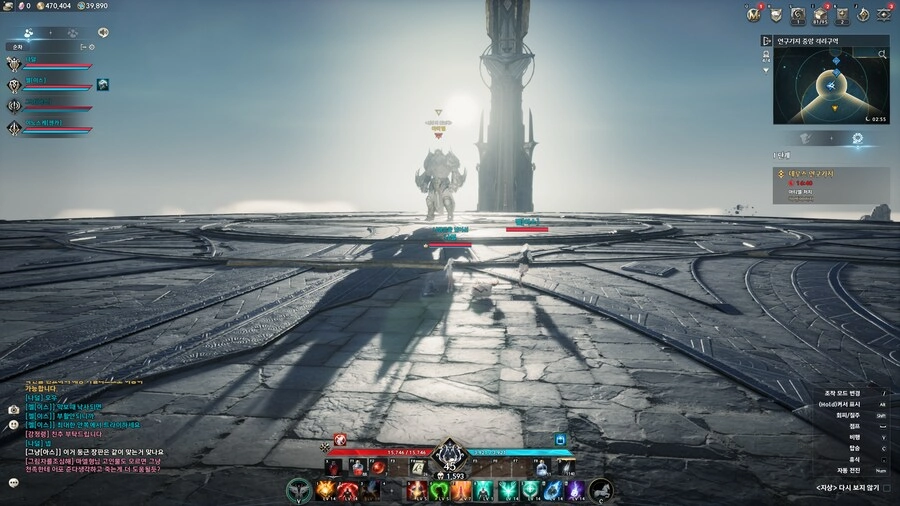Screen dimensions: 900x506
Task: Click the minimap magnifier search button
Action: (882, 56)
